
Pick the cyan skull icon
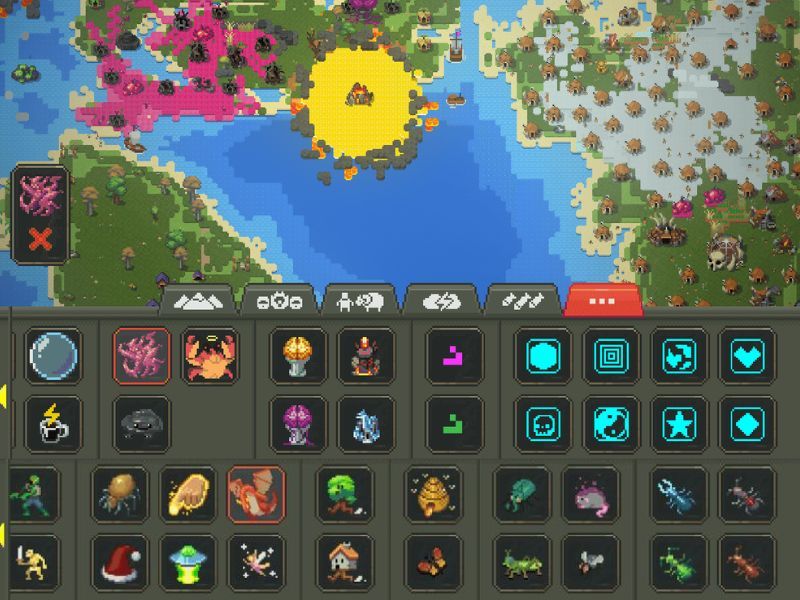pyautogui.click(x=543, y=423)
